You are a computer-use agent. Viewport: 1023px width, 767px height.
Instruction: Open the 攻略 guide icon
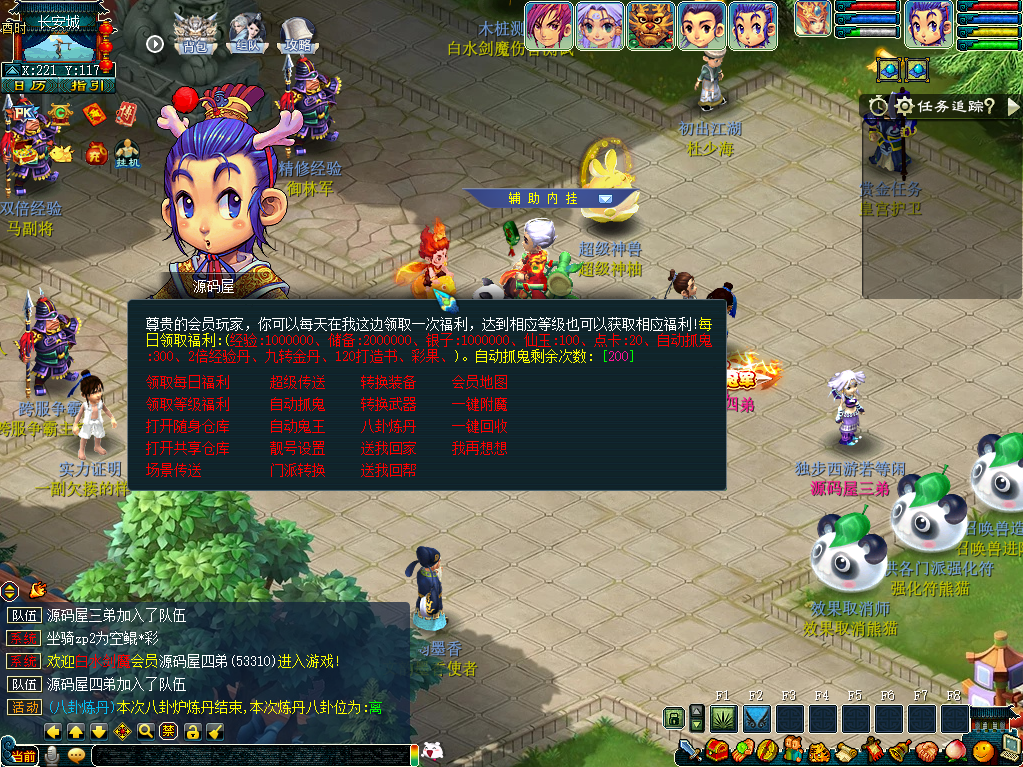[297, 34]
